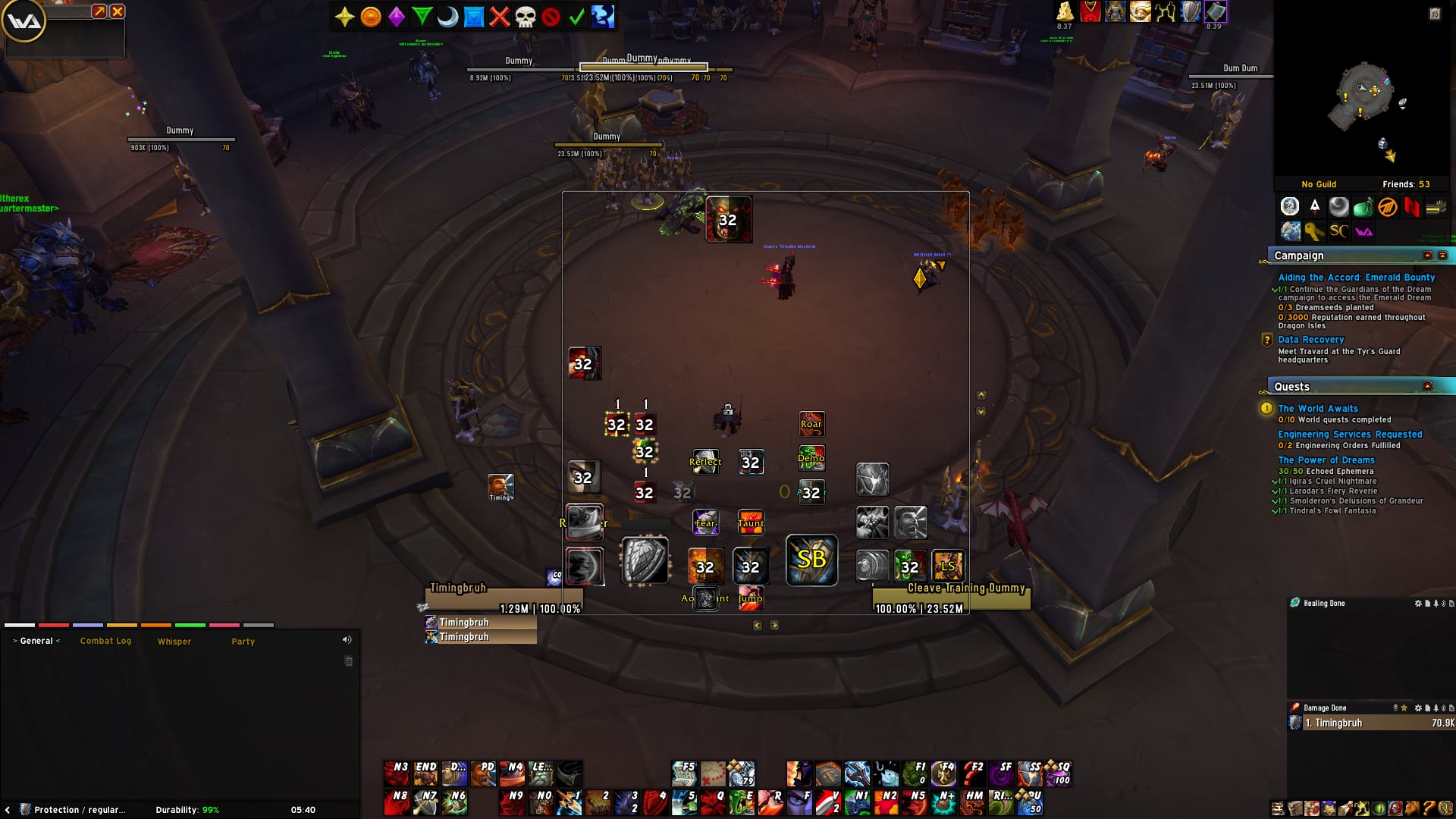The height and width of the screenshot is (819, 1456).
Task: Click the Taunt ability icon
Action: 751,522
